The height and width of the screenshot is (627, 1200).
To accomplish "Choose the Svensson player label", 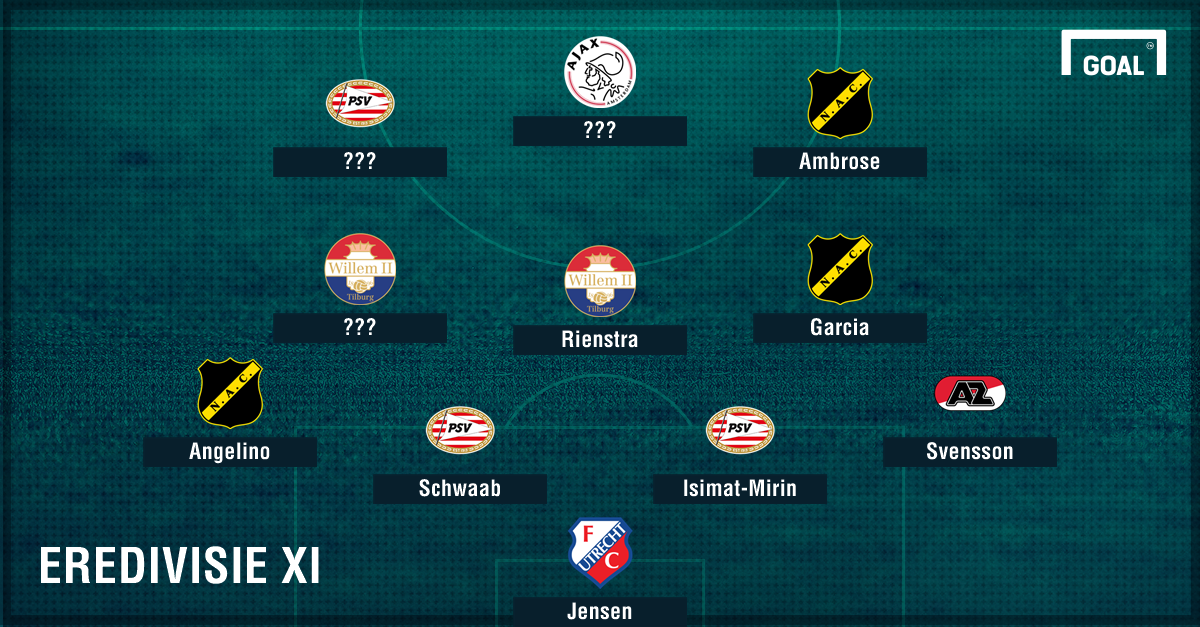I will [969, 452].
